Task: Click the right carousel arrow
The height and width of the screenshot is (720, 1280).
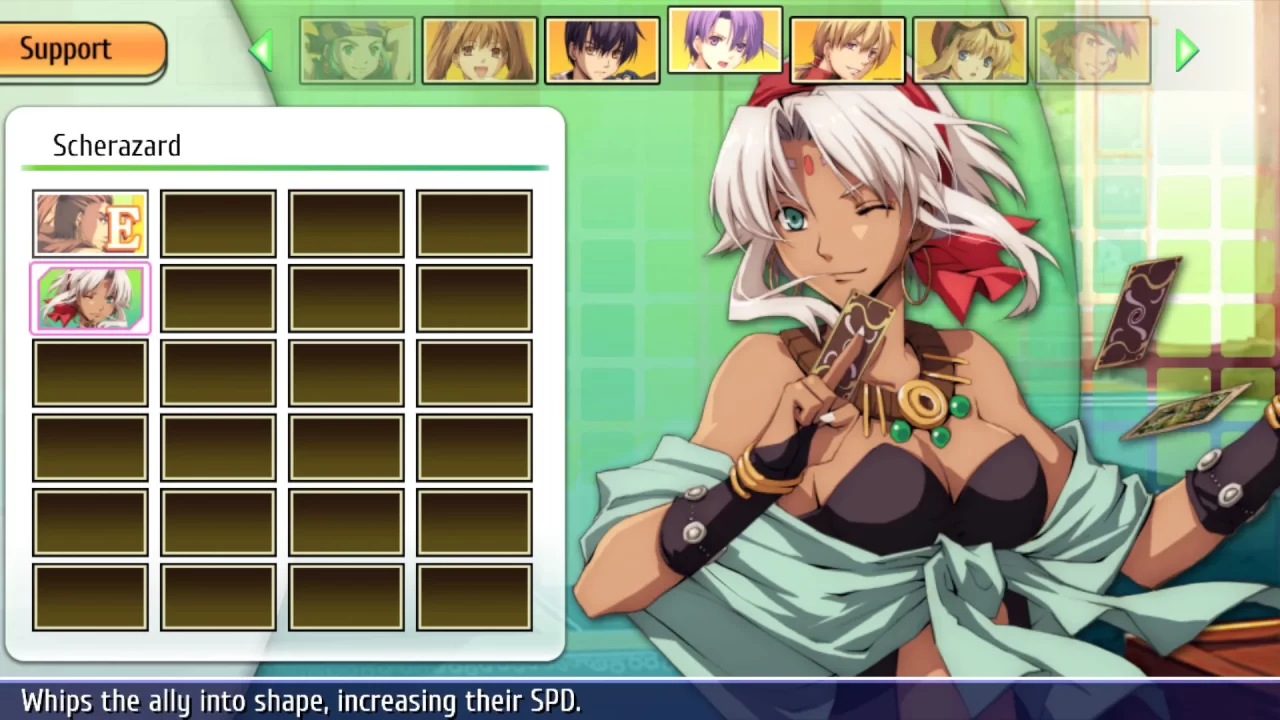Action: (1186, 50)
